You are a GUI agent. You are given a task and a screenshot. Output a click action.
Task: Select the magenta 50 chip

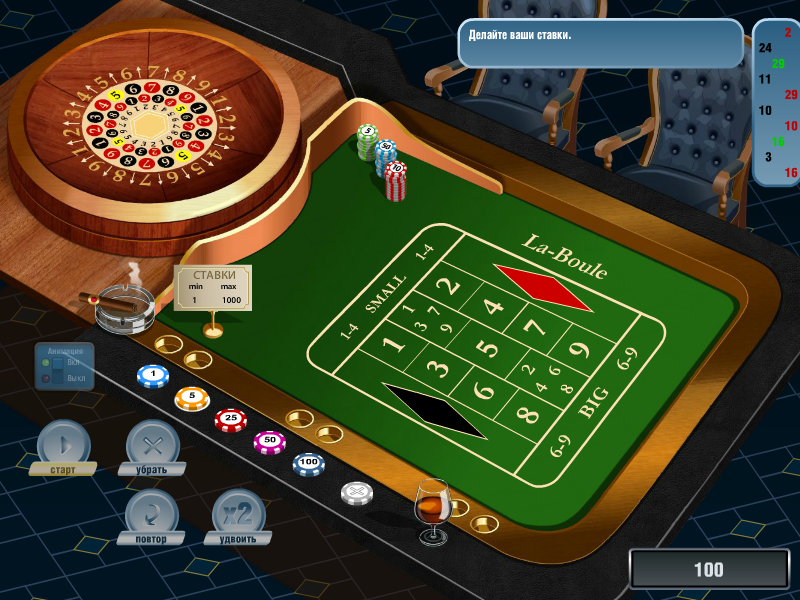tap(269, 441)
